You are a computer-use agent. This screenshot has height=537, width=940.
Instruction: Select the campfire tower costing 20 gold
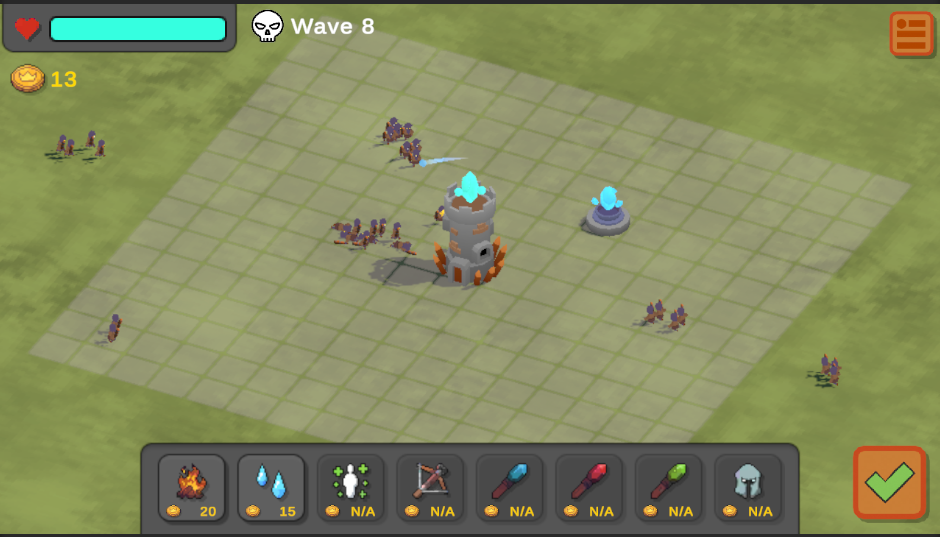click(x=192, y=488)
